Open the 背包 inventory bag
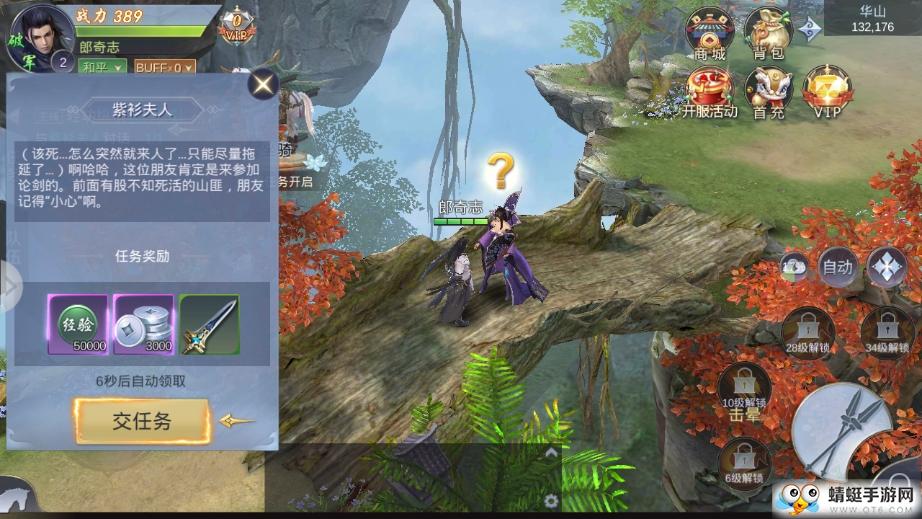The height and width of the screenshot is (519, 922). (769, 35)
